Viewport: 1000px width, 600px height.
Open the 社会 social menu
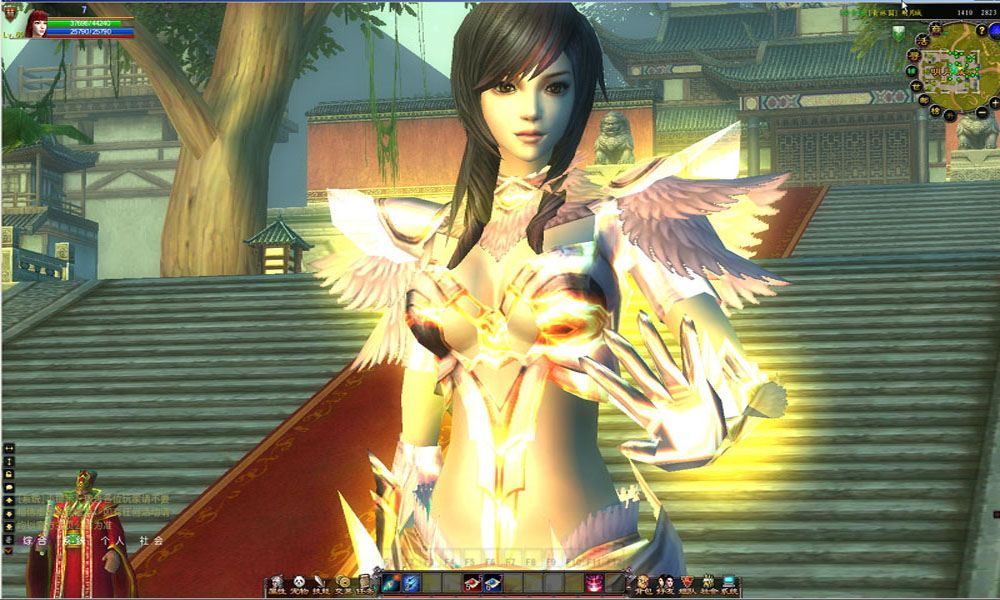pos(708,584)
